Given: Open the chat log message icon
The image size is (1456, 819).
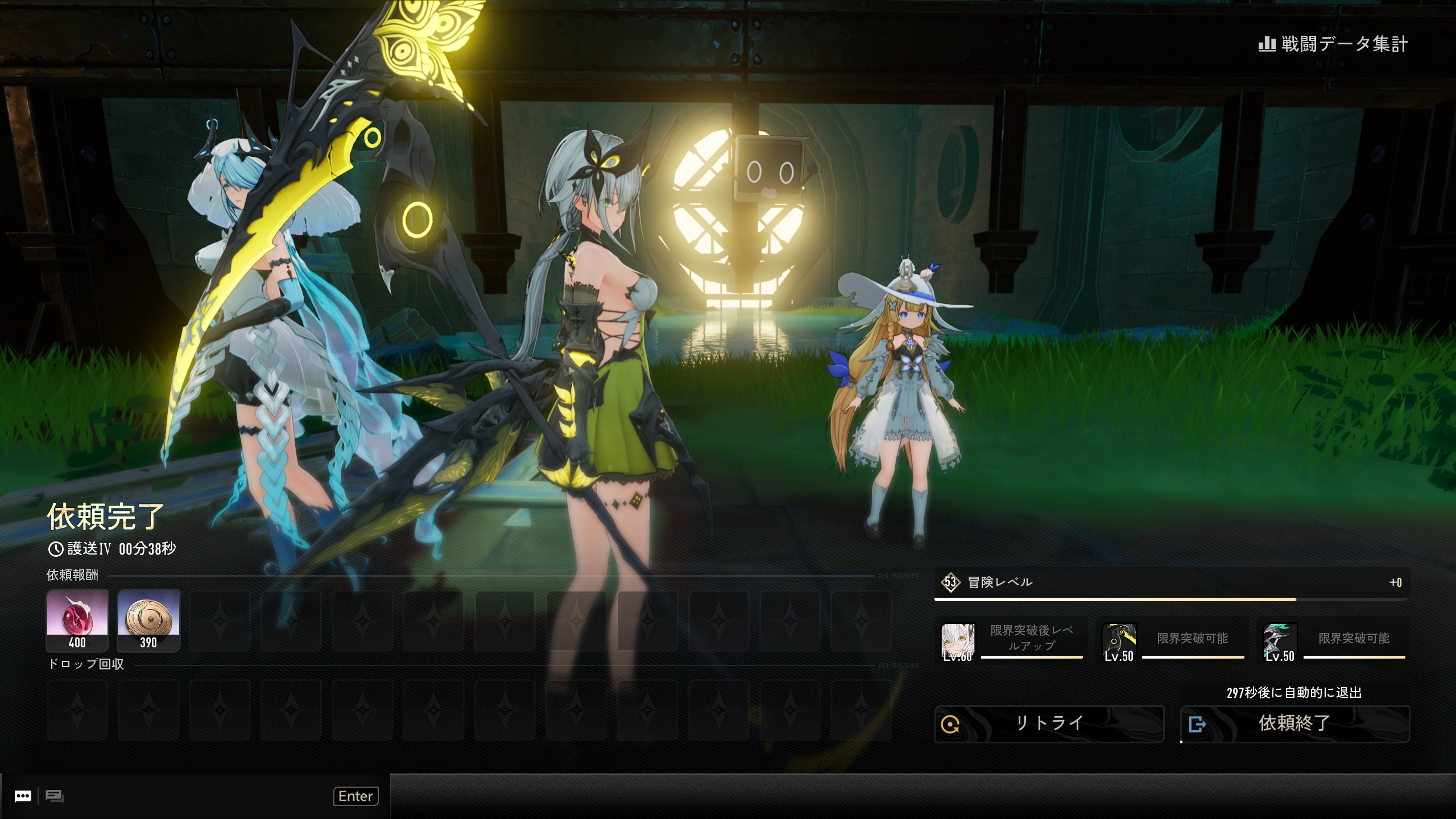Looking at the screenshot, I should click(55, 796).
